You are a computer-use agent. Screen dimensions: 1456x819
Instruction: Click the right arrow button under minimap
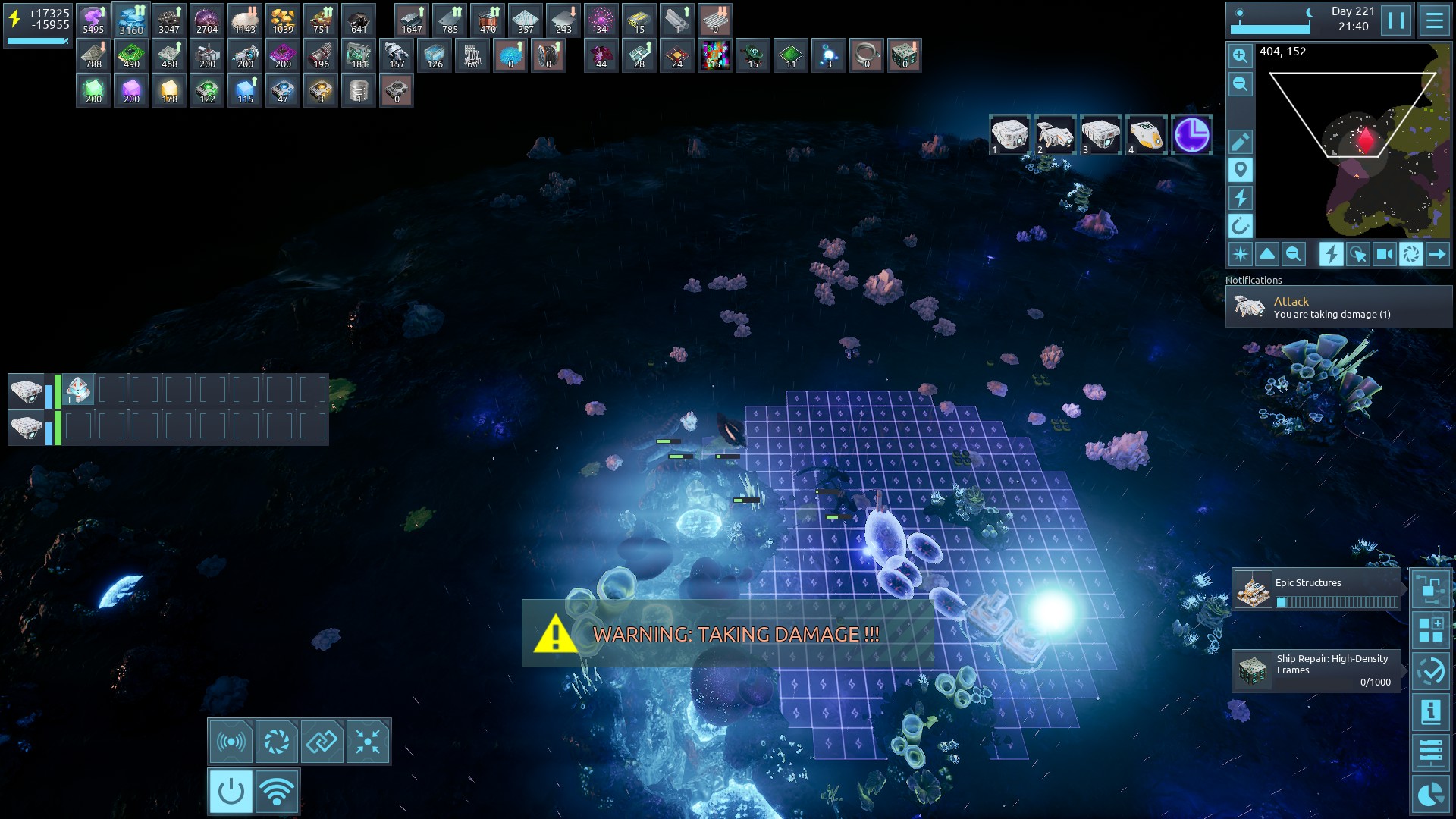[x=1437, y=254]
